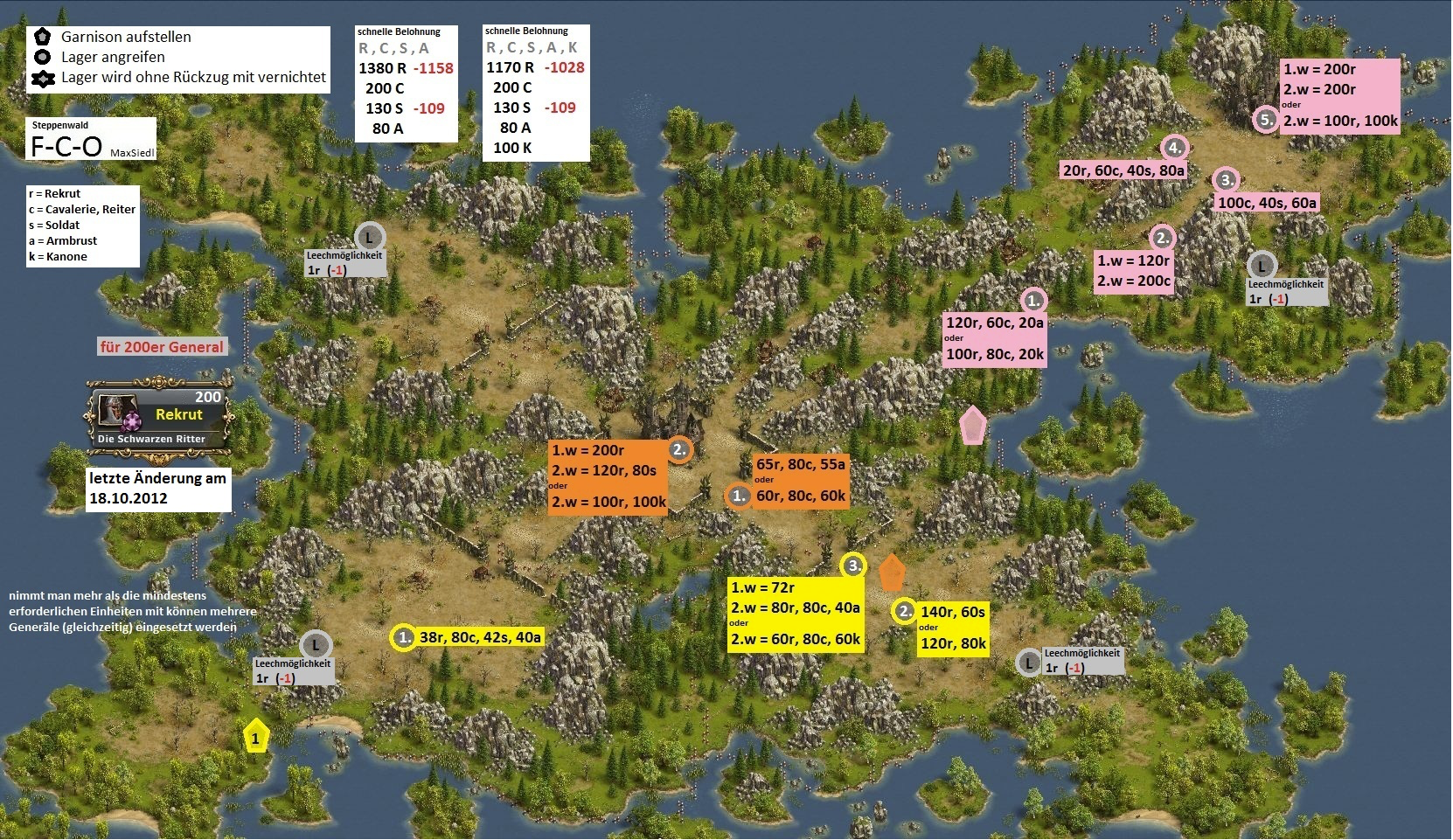Select pink camp marker 2 above 1.w = 120r

click(1163, 238)
